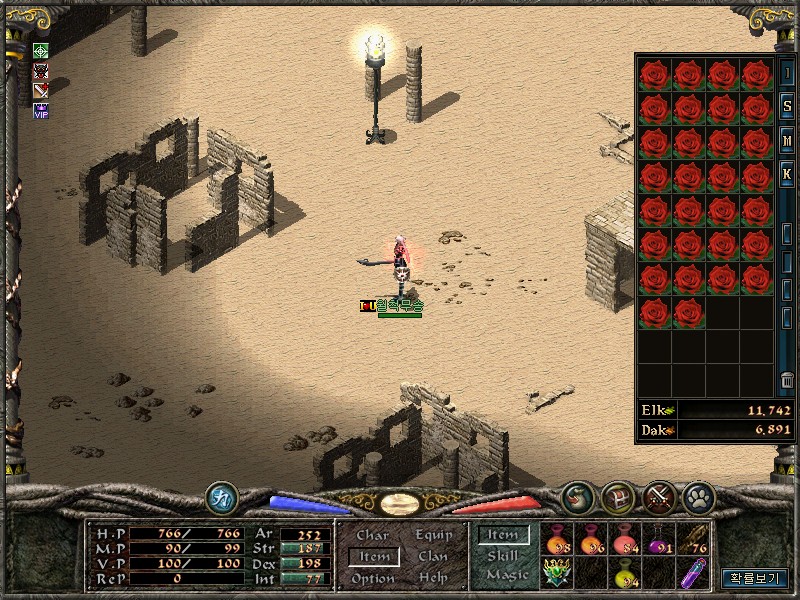Click the VIP crown status icon
This screenshot has width=800, height=600.
pos(41,110)
